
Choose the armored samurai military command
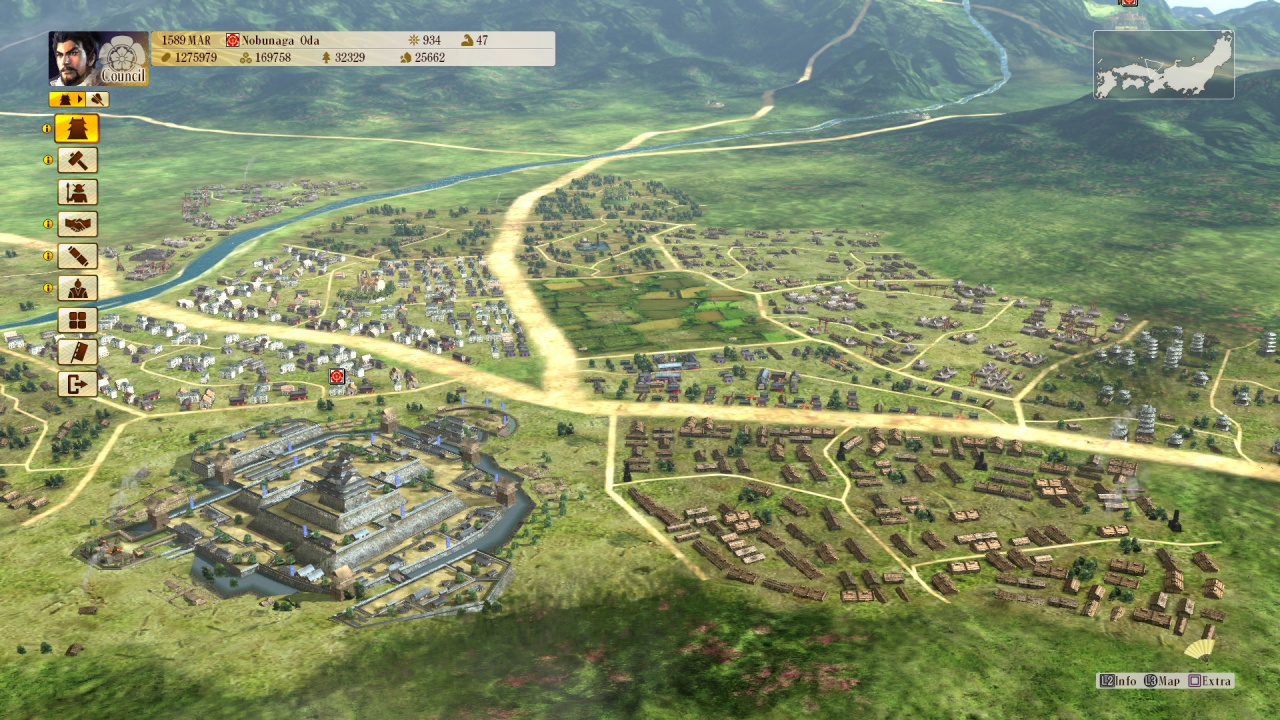pyautogui.click(x=77, y=192)
